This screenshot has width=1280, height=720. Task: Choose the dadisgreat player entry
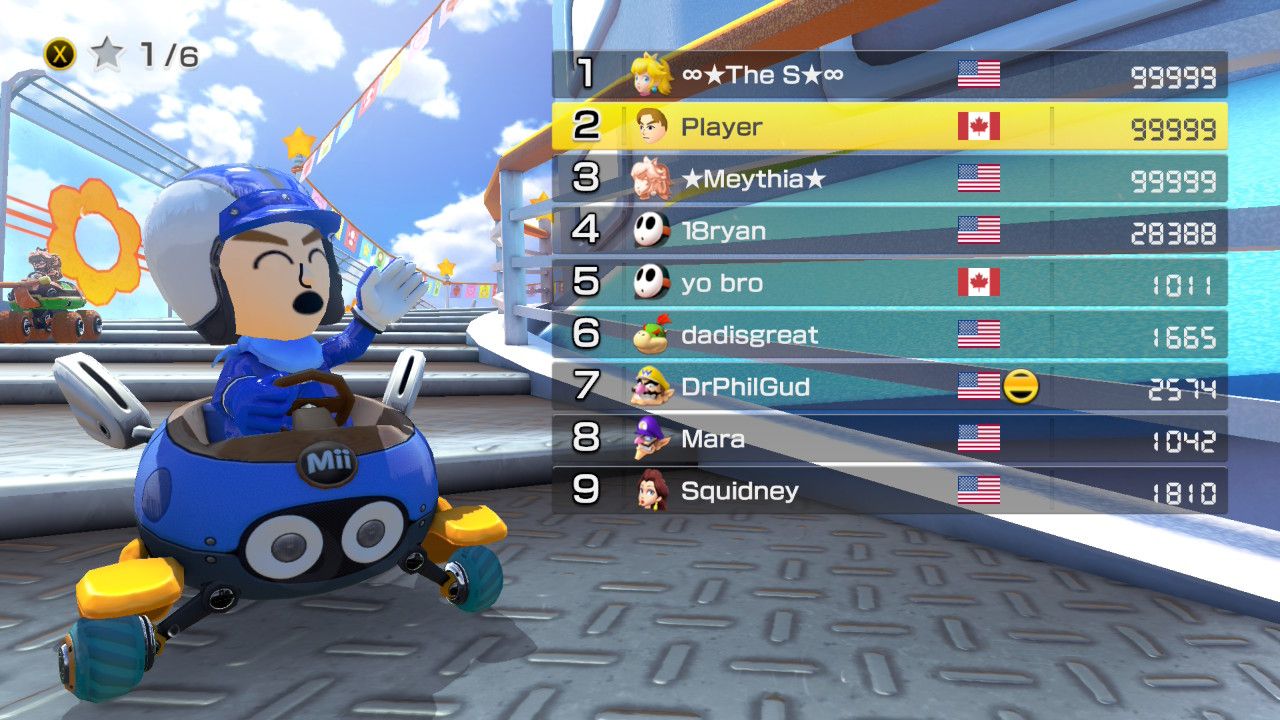point(890,335)
